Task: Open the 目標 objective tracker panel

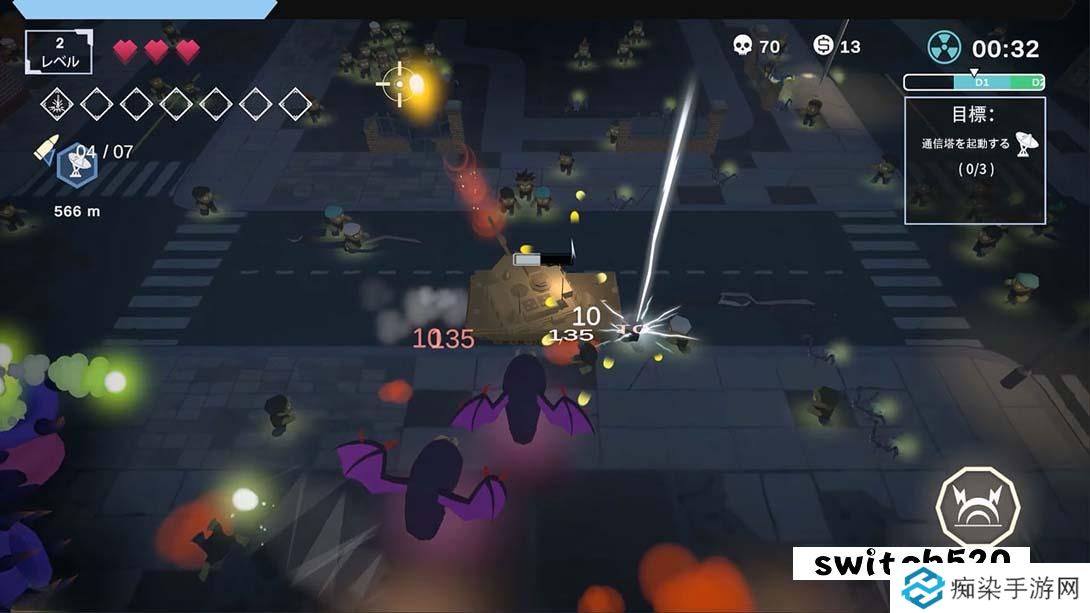Action: click(974, 160)
